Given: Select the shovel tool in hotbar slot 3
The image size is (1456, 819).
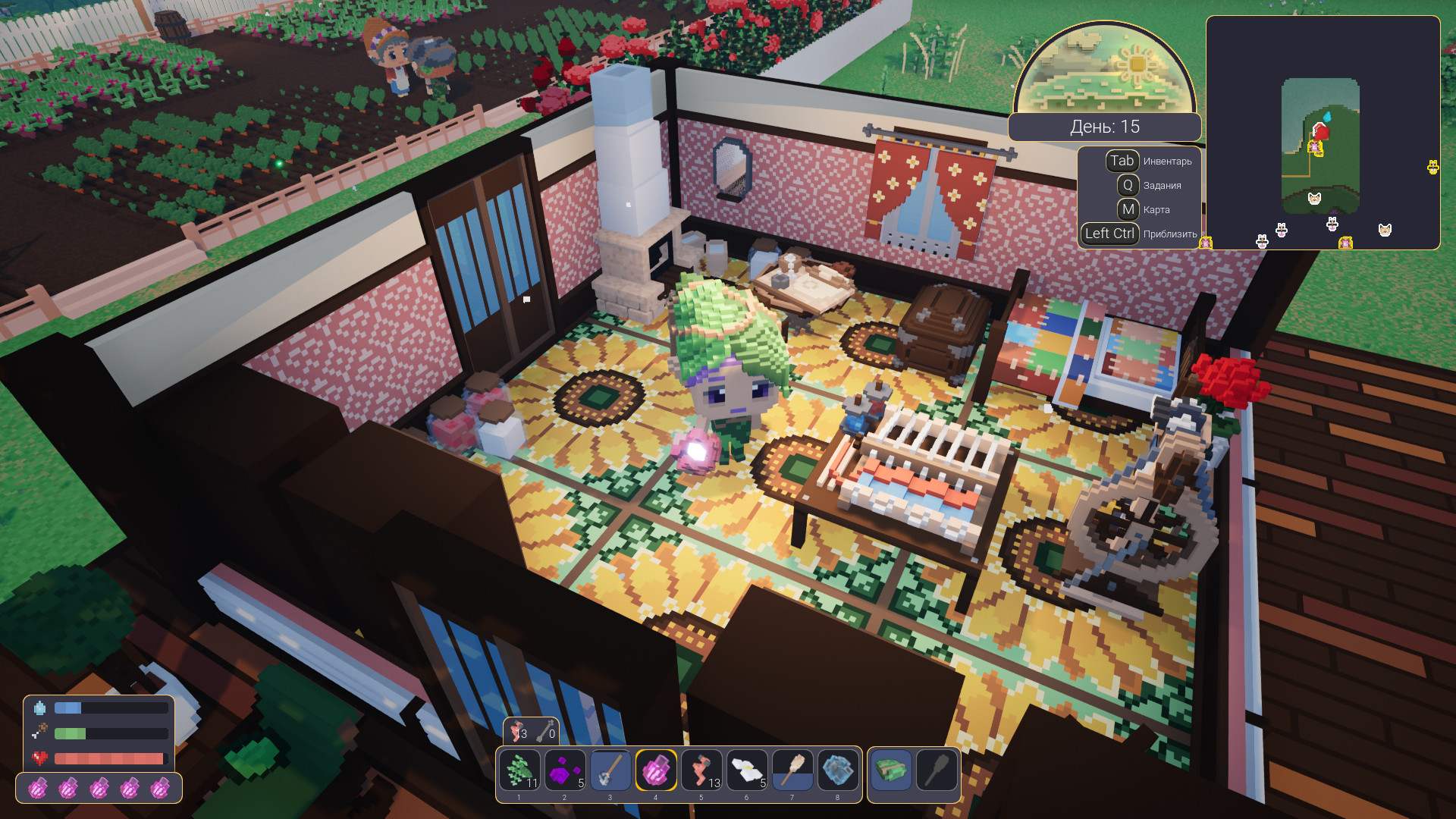Looking at the screenshot, I should [611, 771].
